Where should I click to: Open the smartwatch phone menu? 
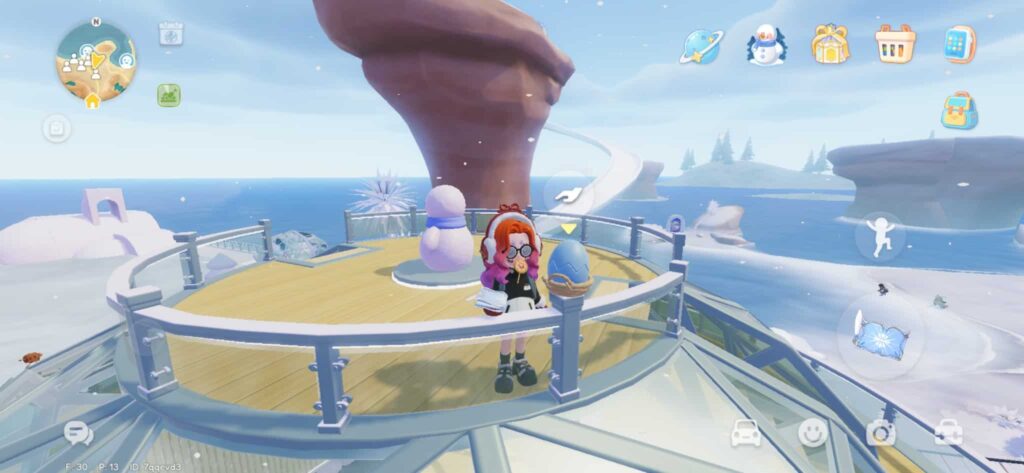[x=959, y=44]
